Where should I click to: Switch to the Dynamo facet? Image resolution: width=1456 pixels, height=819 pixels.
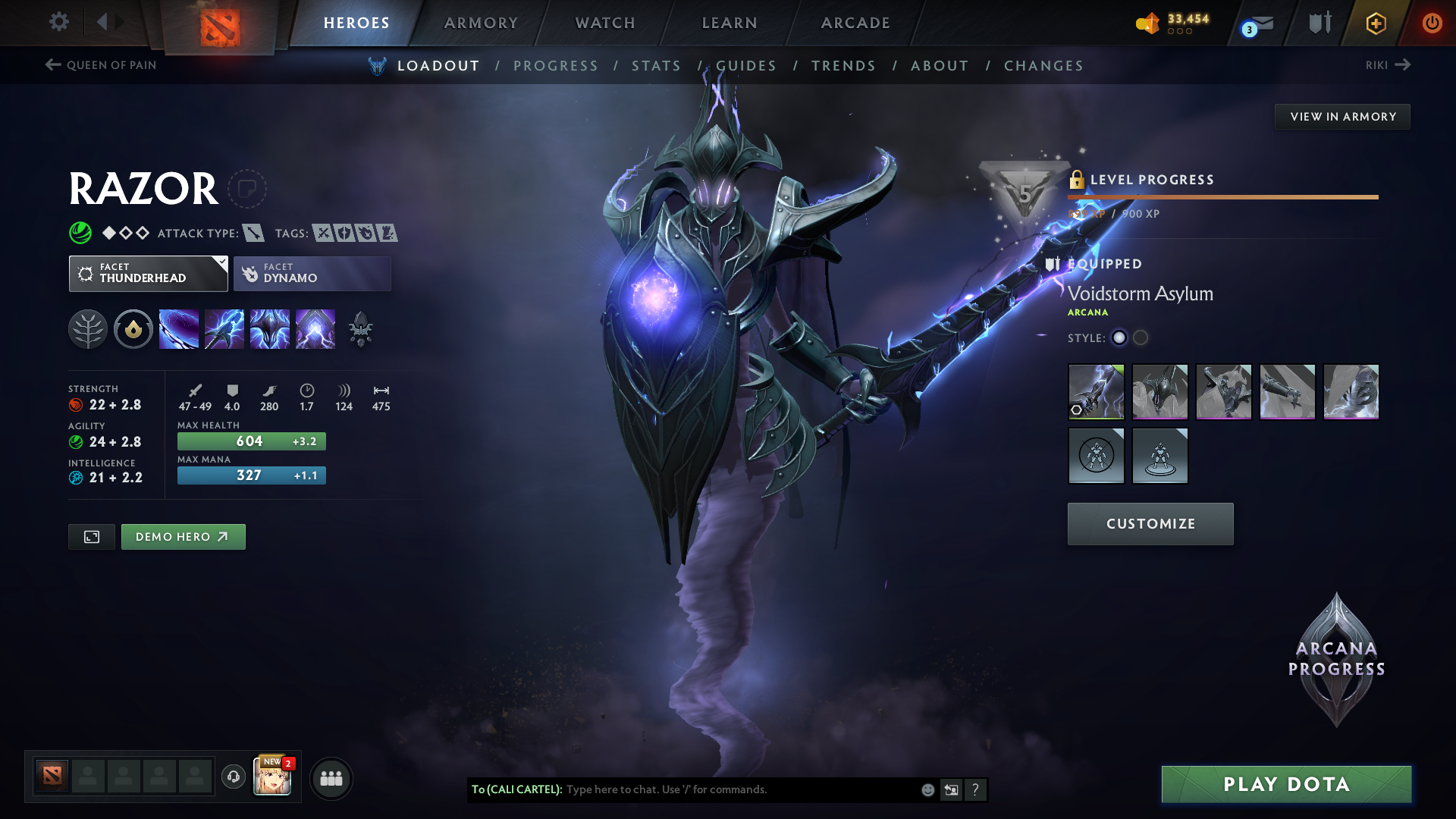(x=312, y=273)
